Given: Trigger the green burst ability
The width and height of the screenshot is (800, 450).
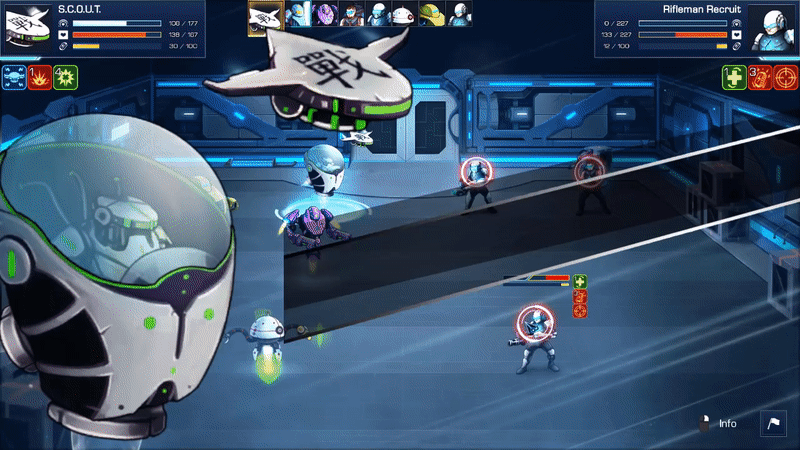Looking at the screenshot, I should (66, 77).
